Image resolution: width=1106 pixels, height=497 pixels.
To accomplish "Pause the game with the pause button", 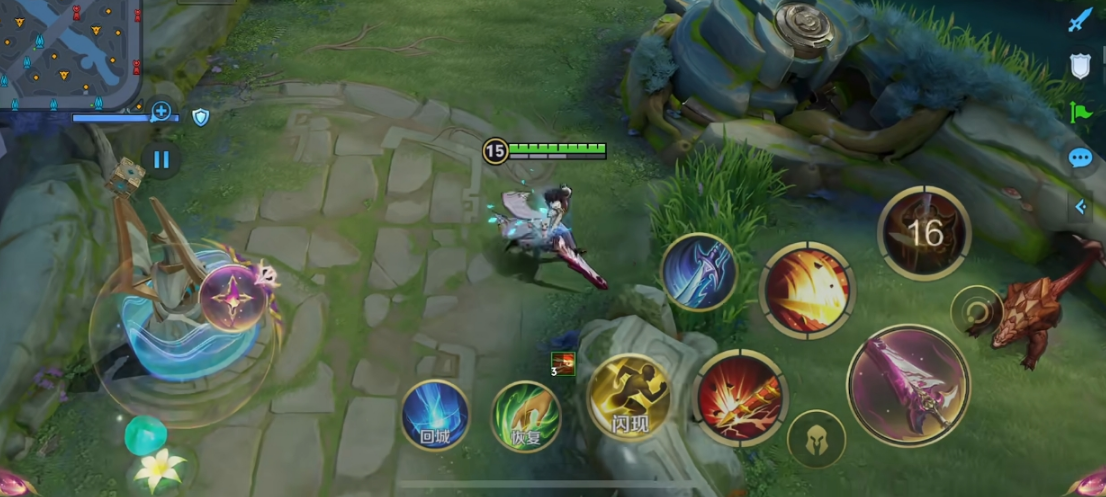I will point(161,159).
